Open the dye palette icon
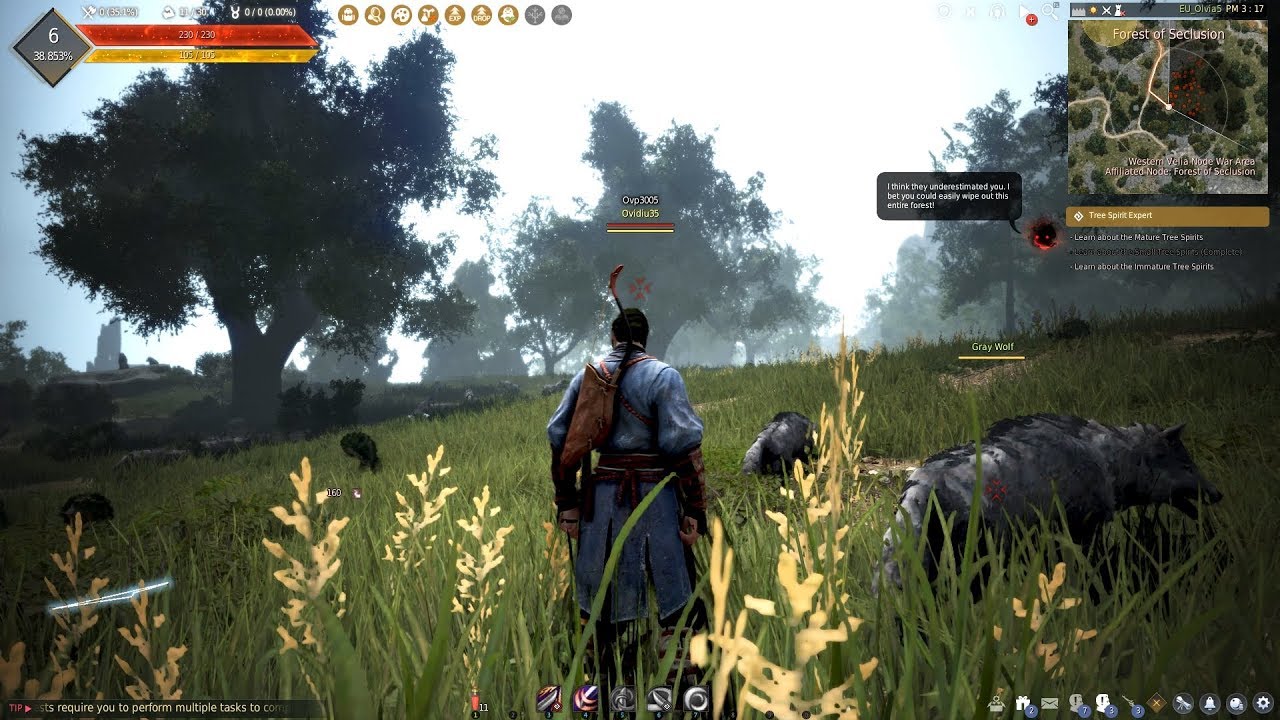 tap(400, 14)
